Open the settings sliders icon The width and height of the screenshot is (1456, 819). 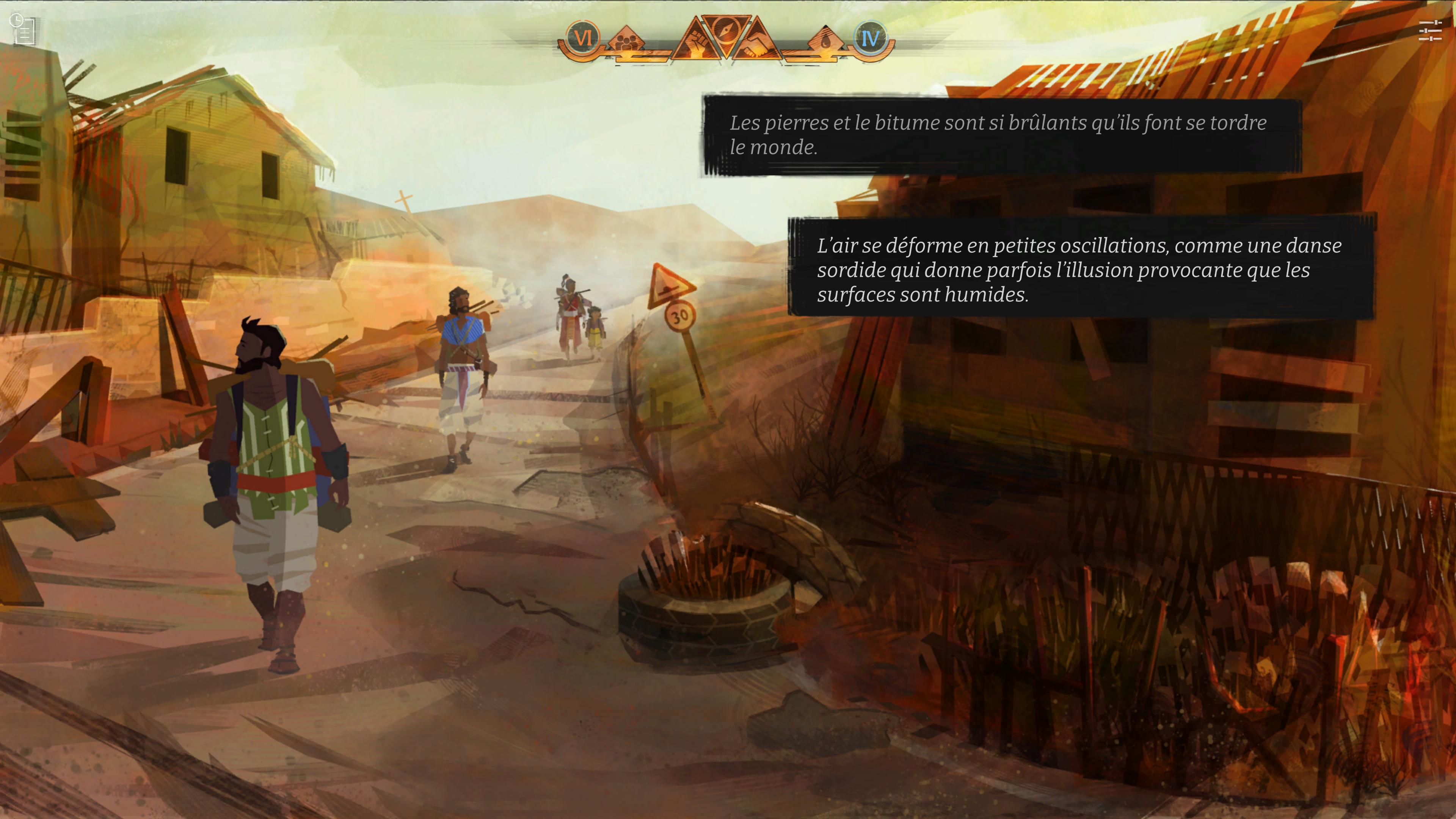coord(1430,31)
